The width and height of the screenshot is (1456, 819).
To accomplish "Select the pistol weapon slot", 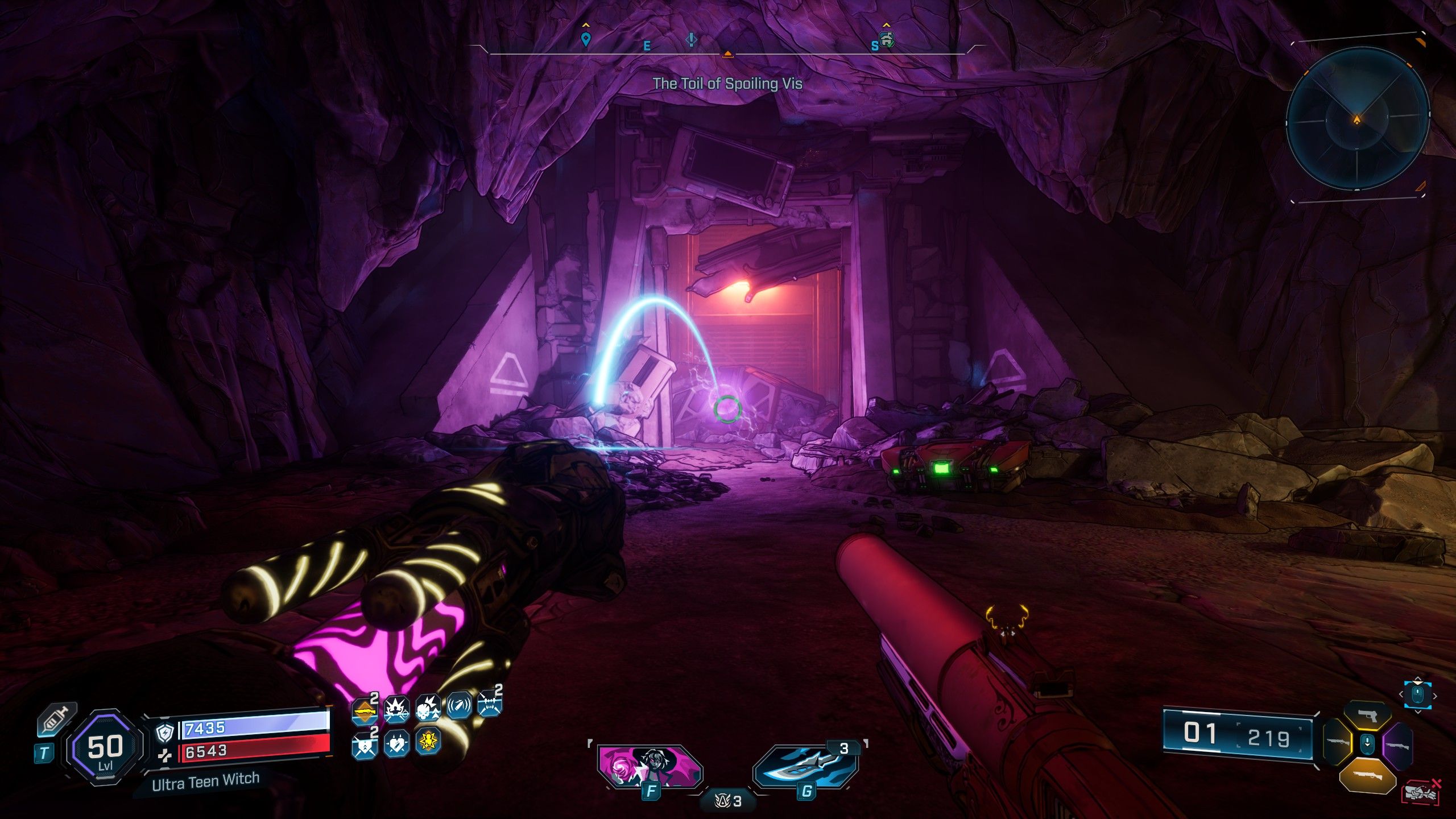I will 1367,717.
